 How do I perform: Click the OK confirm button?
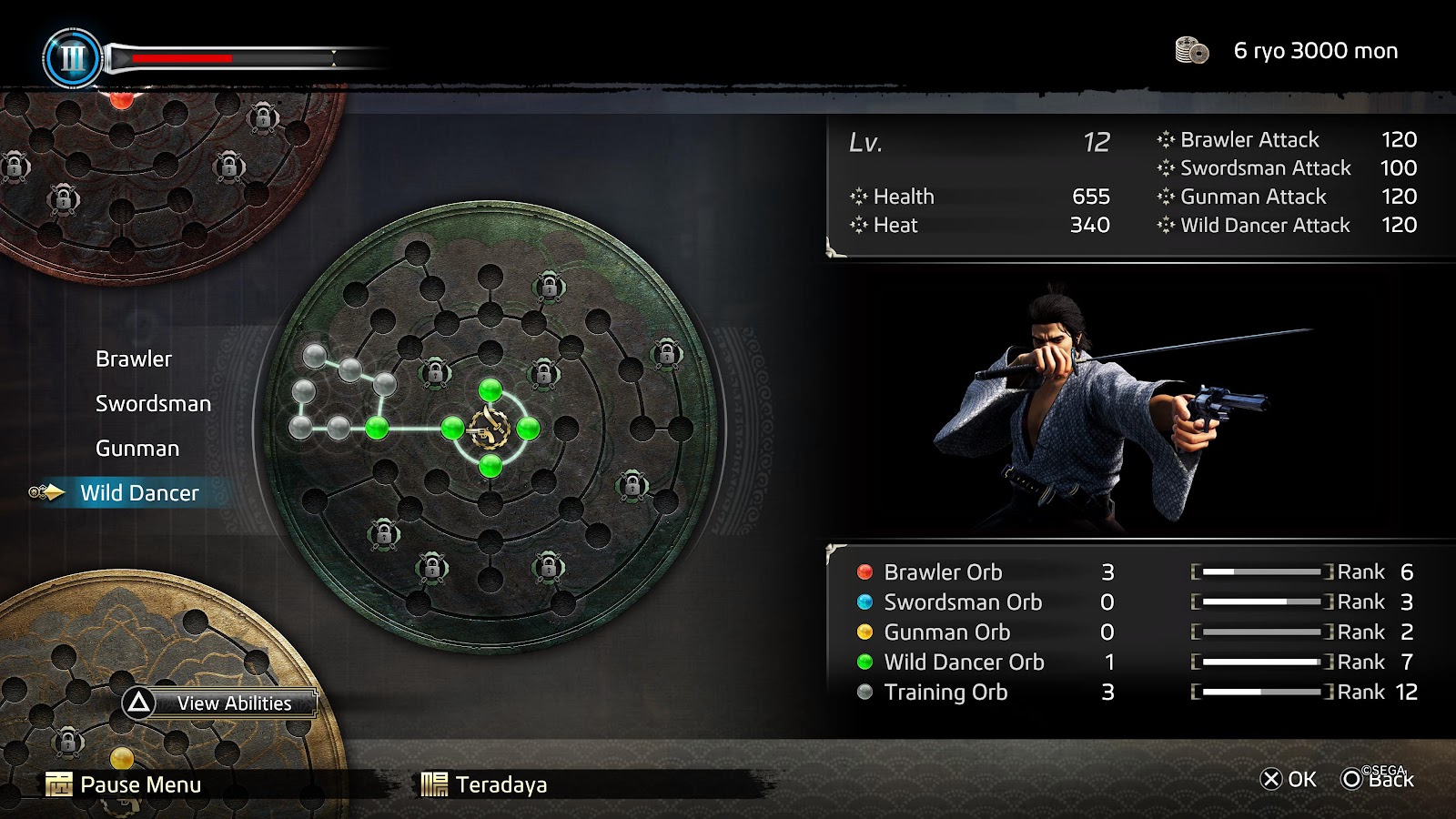1288,779
